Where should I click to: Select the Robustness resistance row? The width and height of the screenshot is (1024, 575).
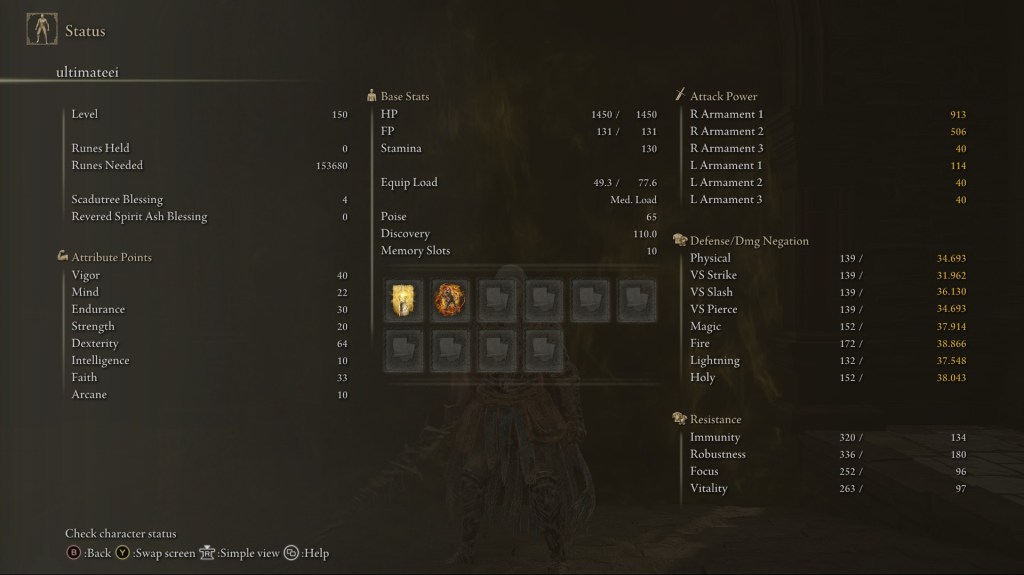coord(827,454)
